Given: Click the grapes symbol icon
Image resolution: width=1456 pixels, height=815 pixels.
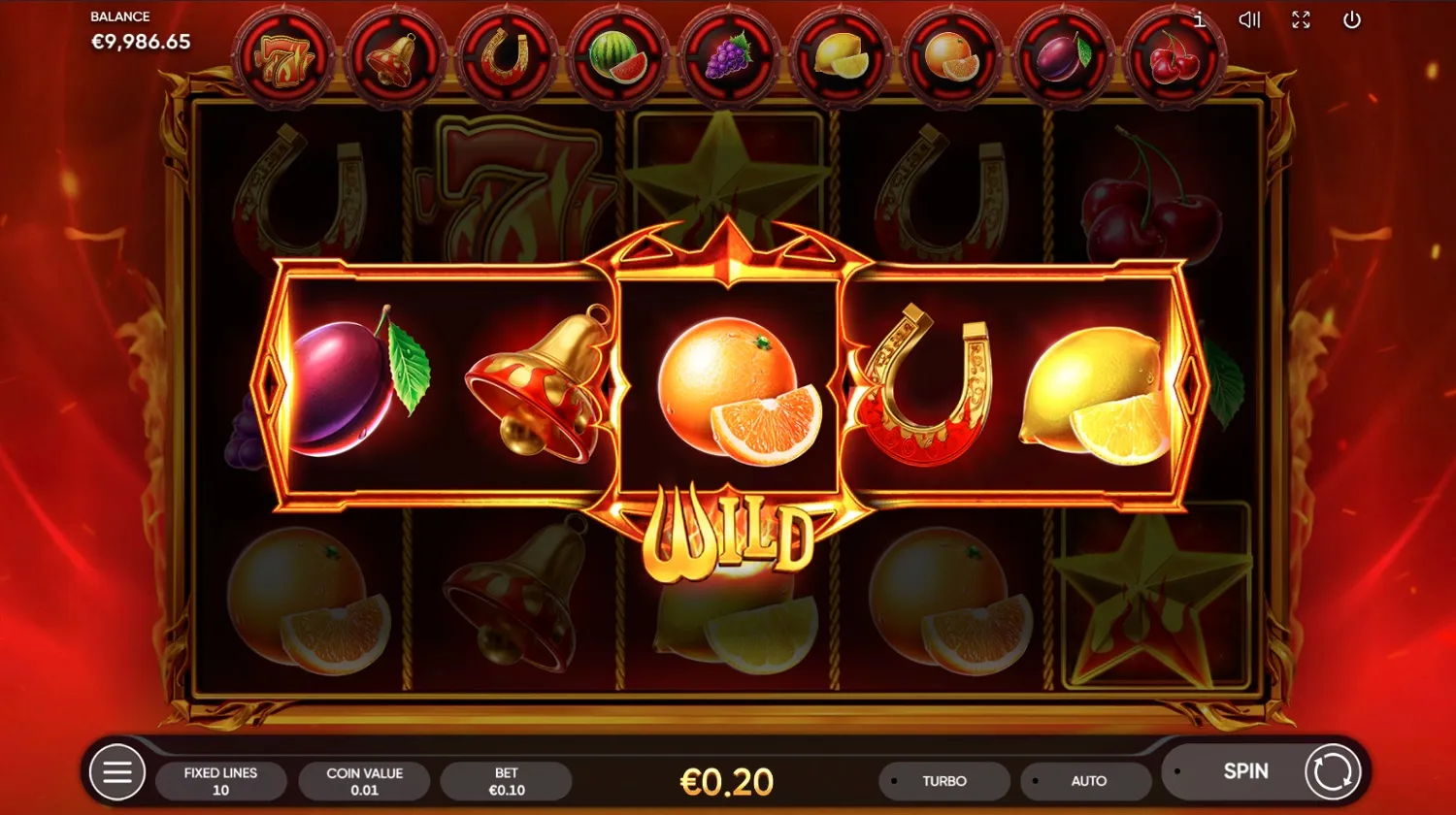Looking at the screenshot, I should pos(731,55).
